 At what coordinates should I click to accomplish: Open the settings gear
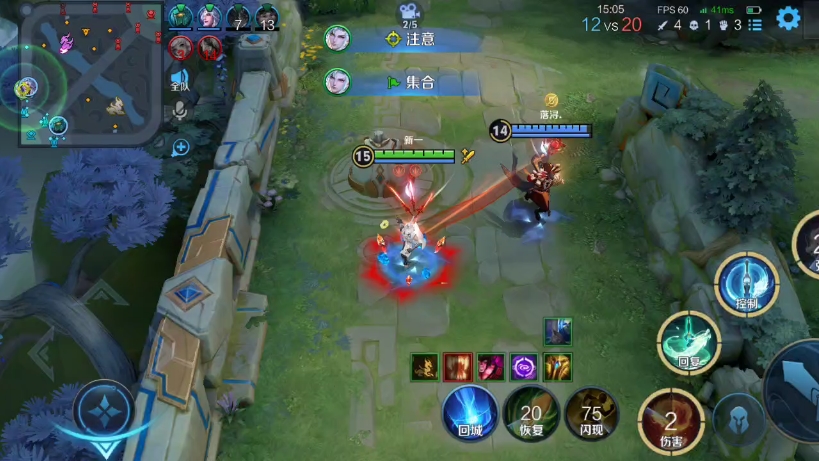click(788, 18)
